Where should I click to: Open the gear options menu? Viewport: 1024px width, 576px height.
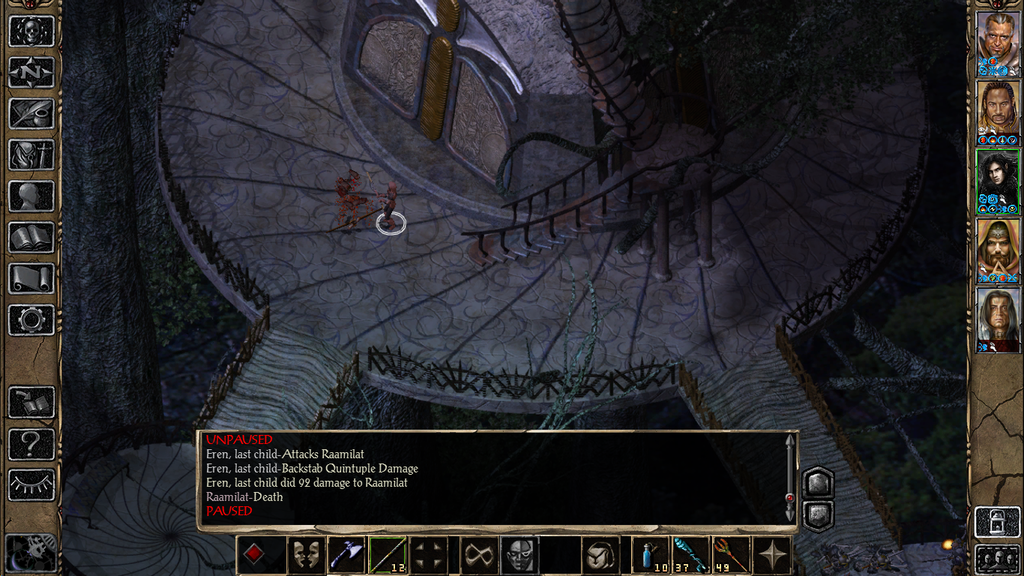click(x=31, y=319)
